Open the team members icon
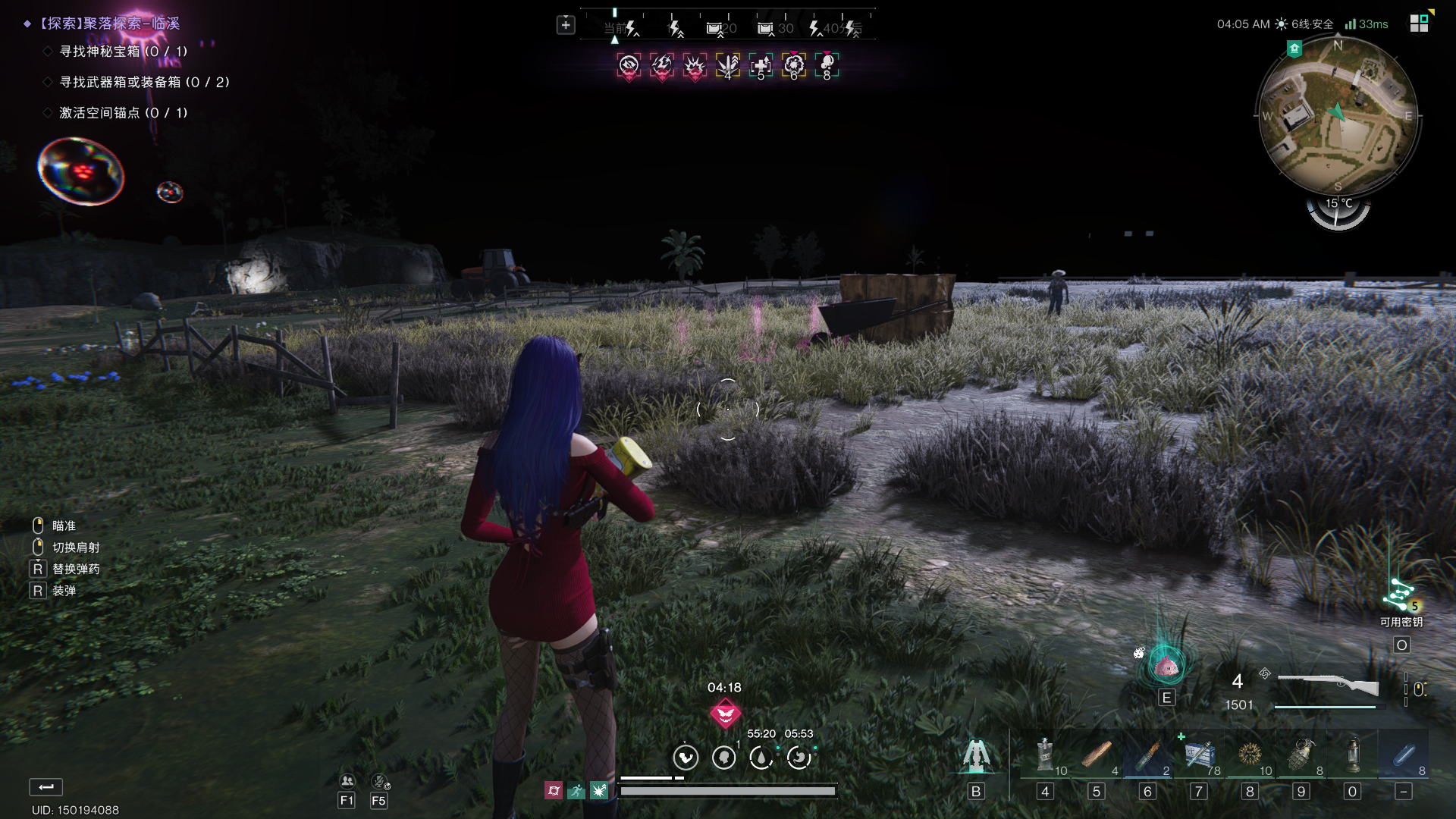Screen dimensions: 1456x819 point(347,781)
